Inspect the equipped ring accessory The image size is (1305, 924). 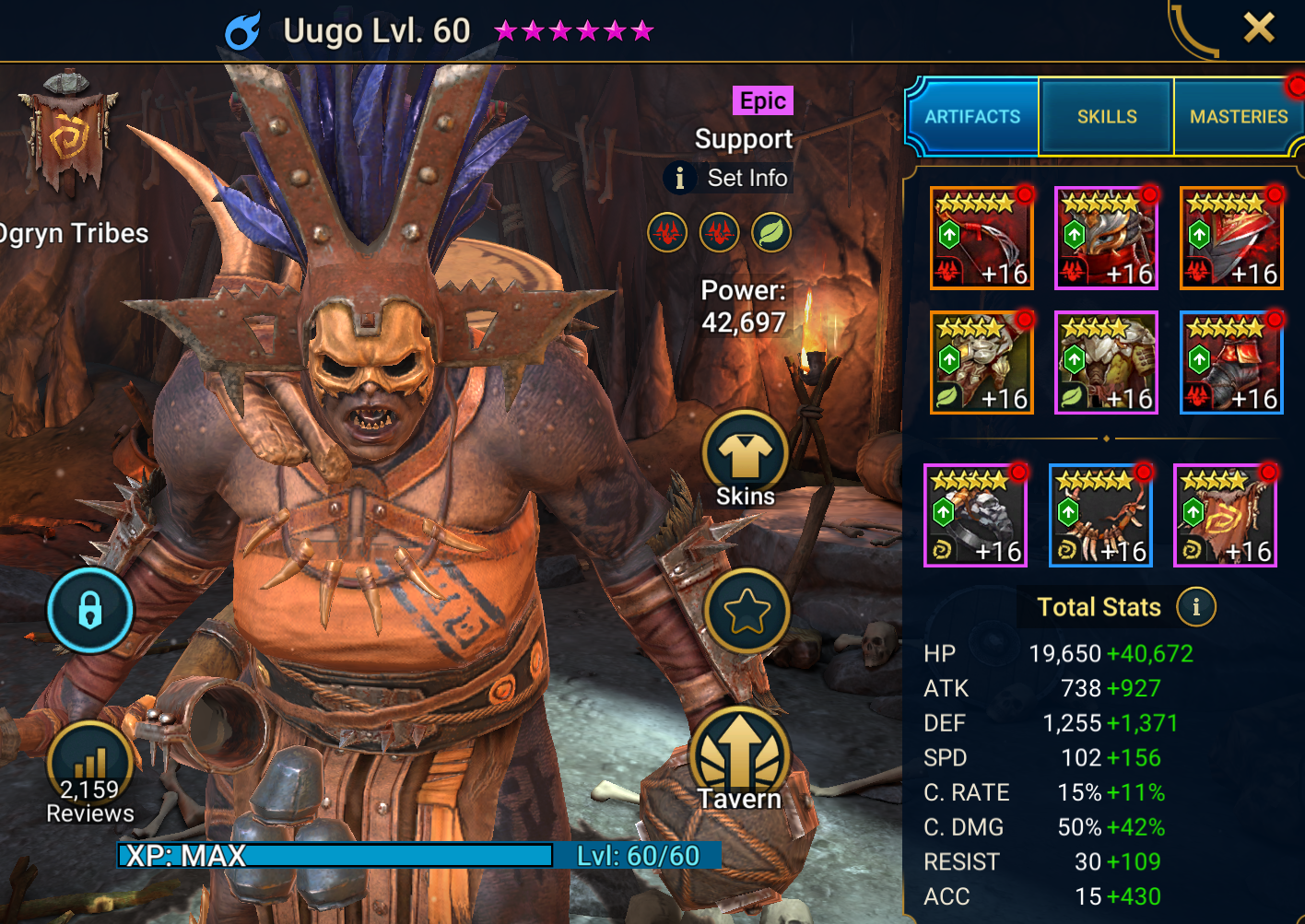pyautogui.click(x=975, y=515)
